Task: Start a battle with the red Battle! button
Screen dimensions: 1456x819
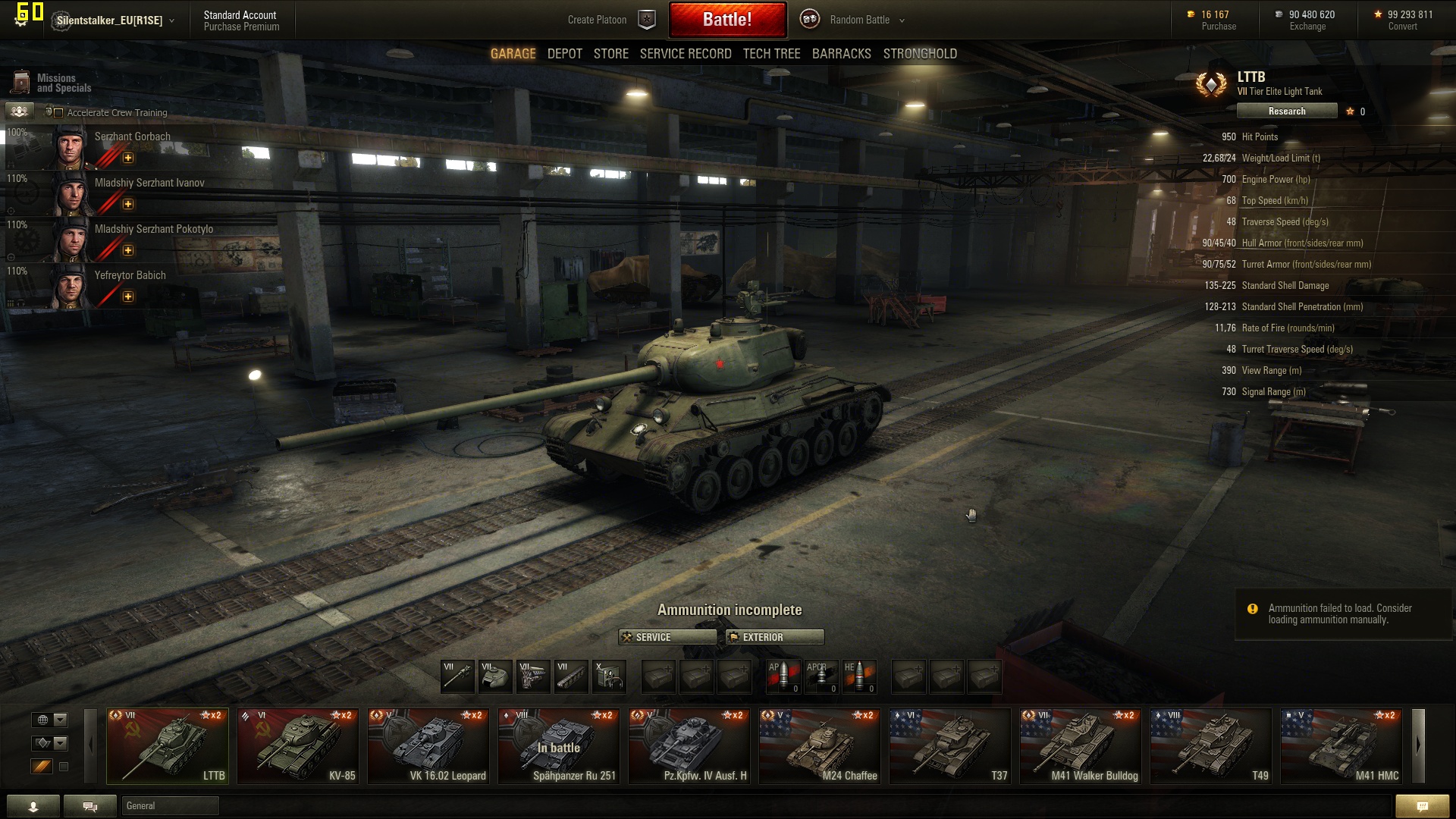Action: 726,20
